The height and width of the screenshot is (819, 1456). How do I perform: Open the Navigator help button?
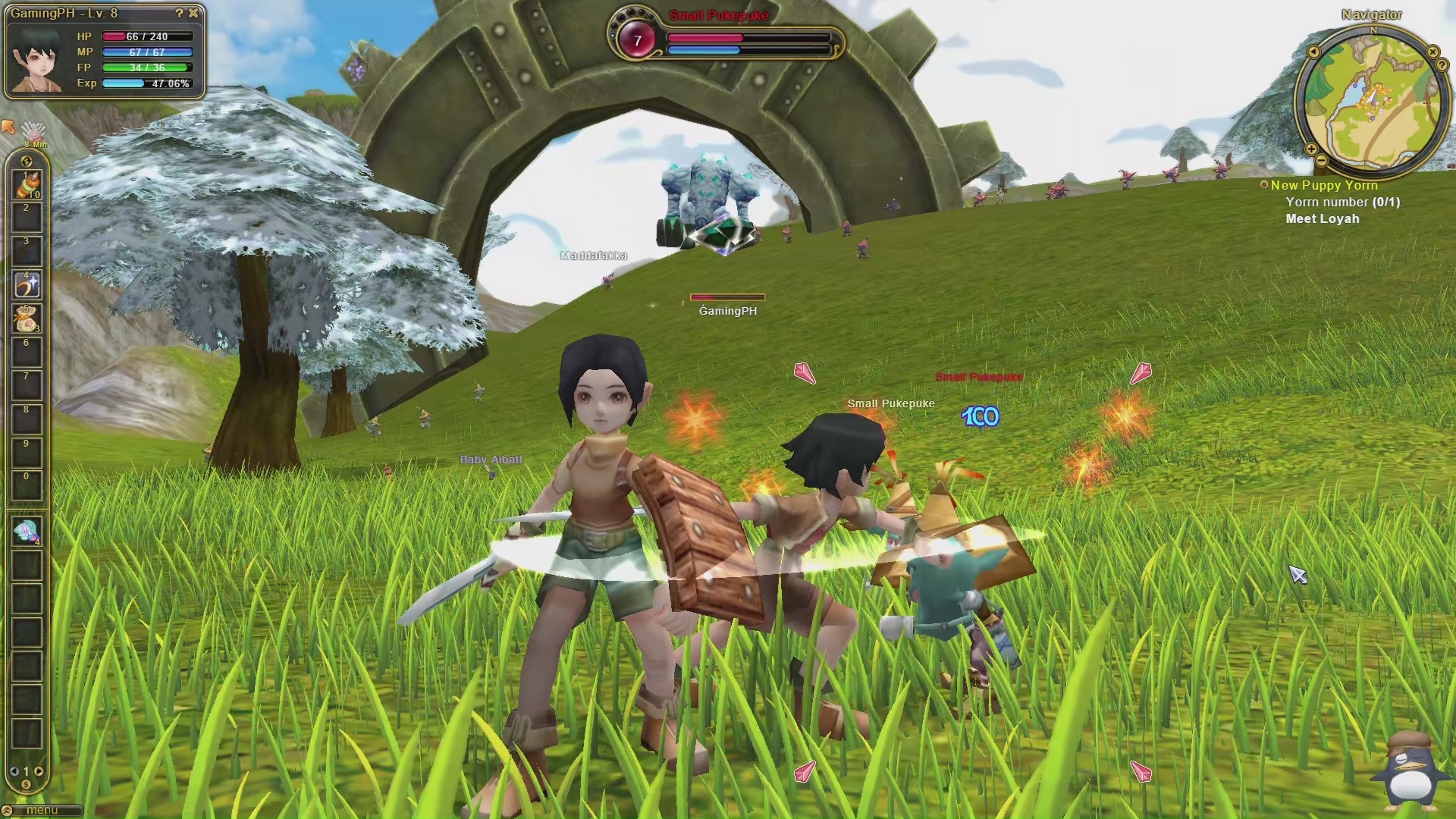1442,65
